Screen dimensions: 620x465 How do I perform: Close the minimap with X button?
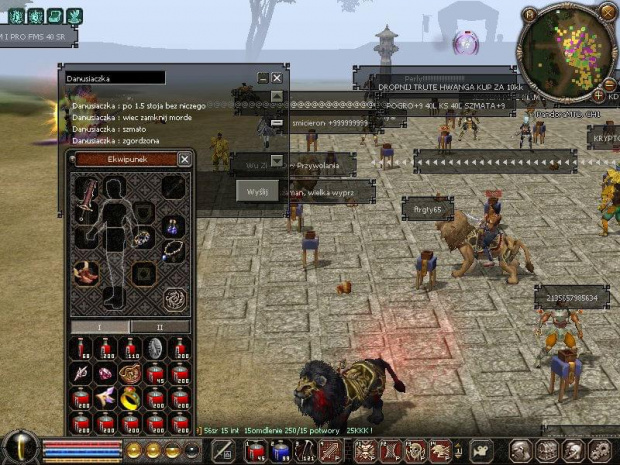(x=606, y=13)
